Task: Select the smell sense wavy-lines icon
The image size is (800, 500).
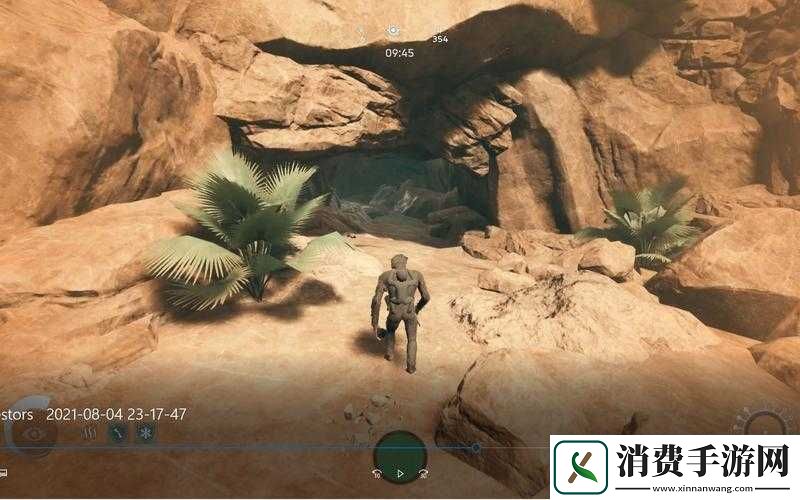Action: [88, 434]
